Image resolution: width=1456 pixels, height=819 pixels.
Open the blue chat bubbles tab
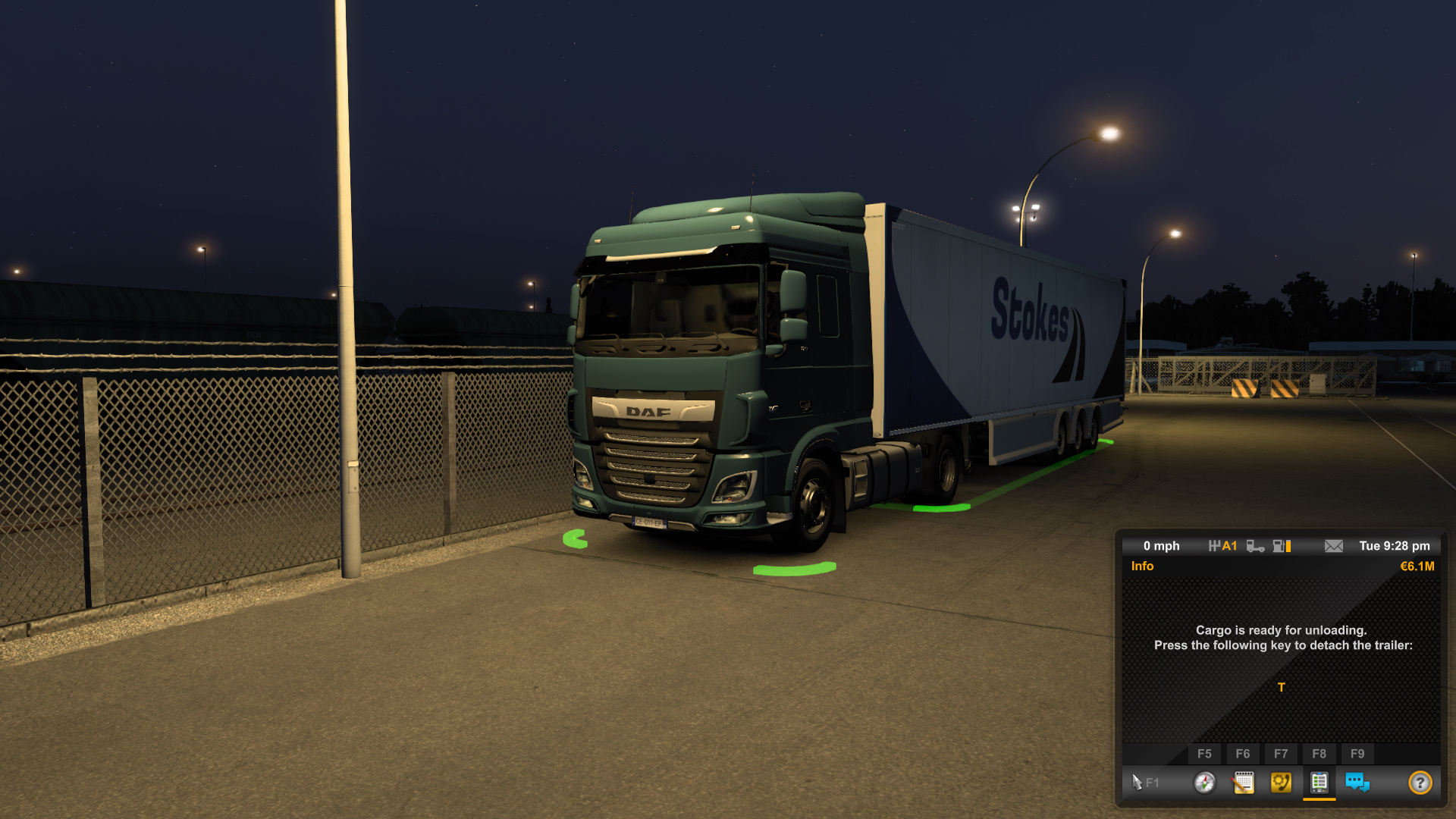1357,782
